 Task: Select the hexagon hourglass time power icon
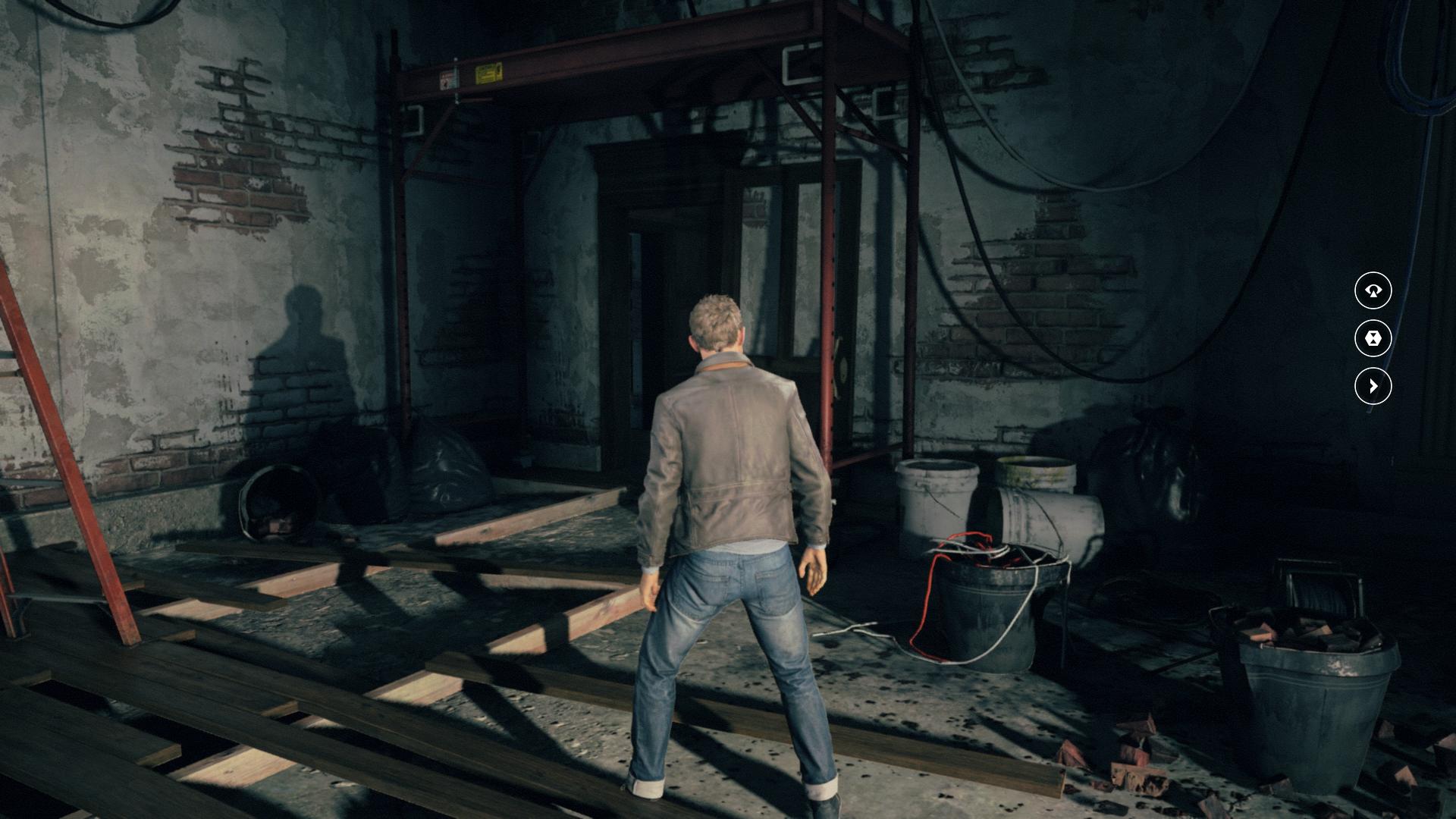1373,338
